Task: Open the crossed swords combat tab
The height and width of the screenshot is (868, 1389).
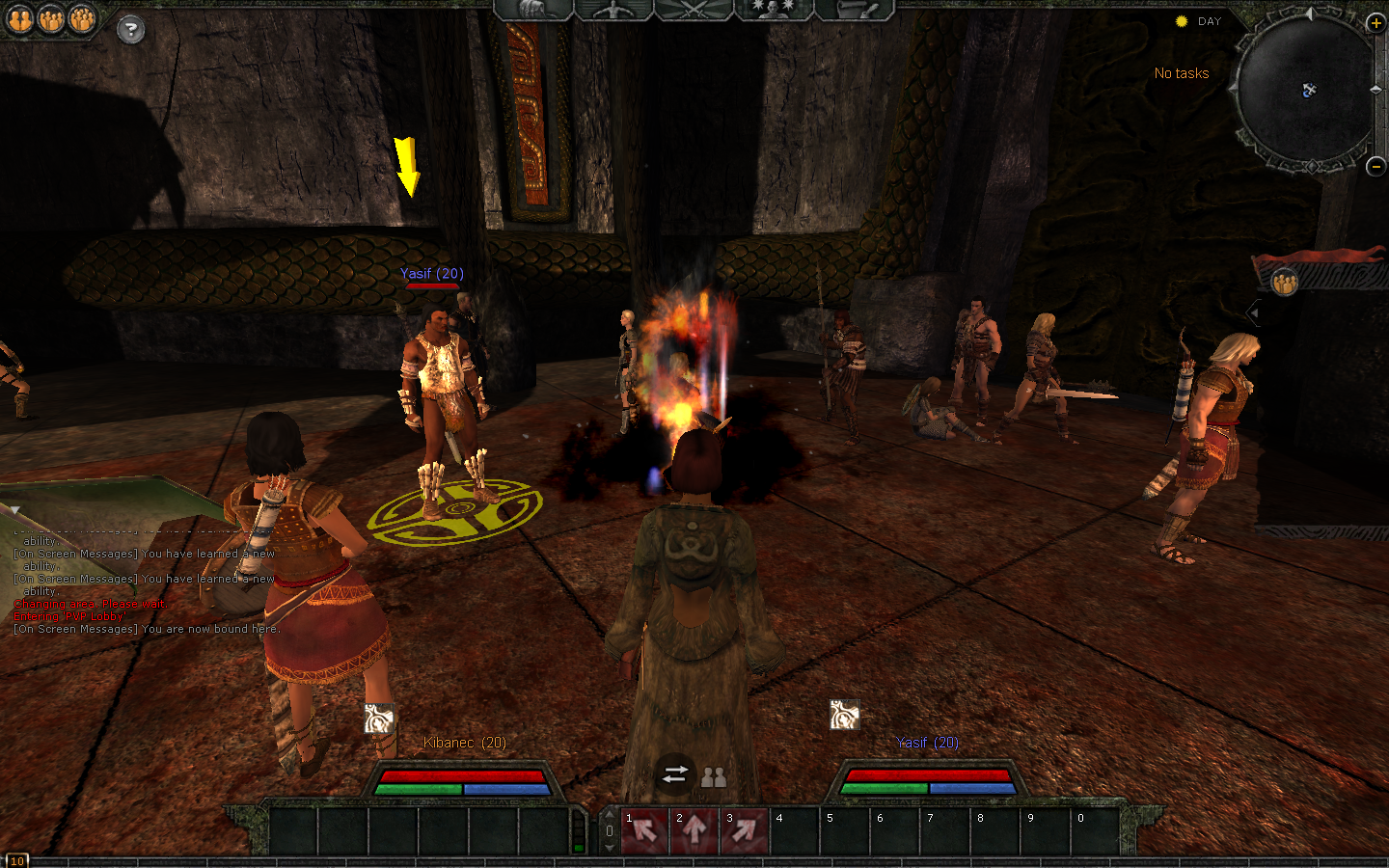Action: pos(694,10)
